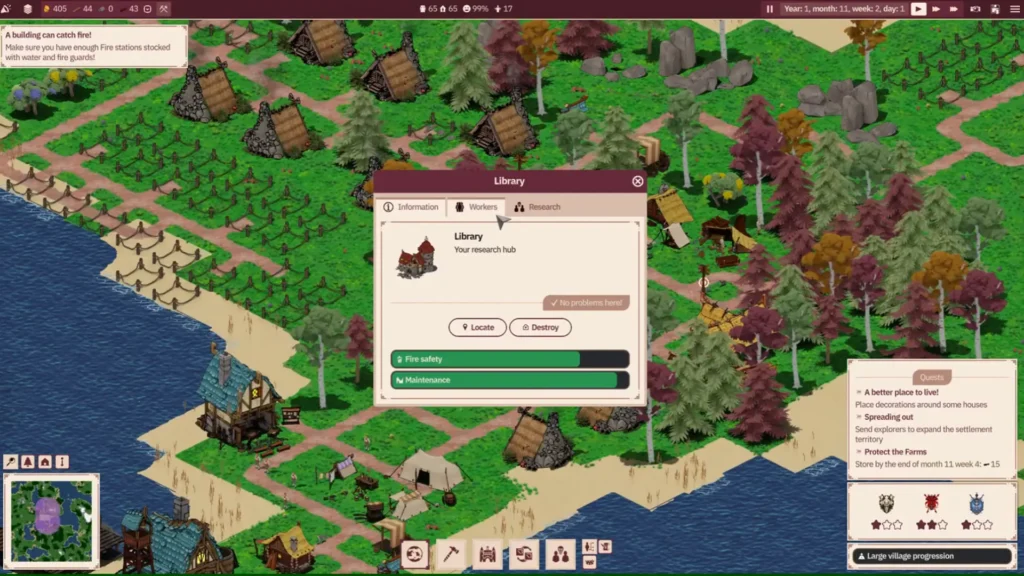Toggle the house filter above minimap

pyautogui.click(x=45, y=462)
